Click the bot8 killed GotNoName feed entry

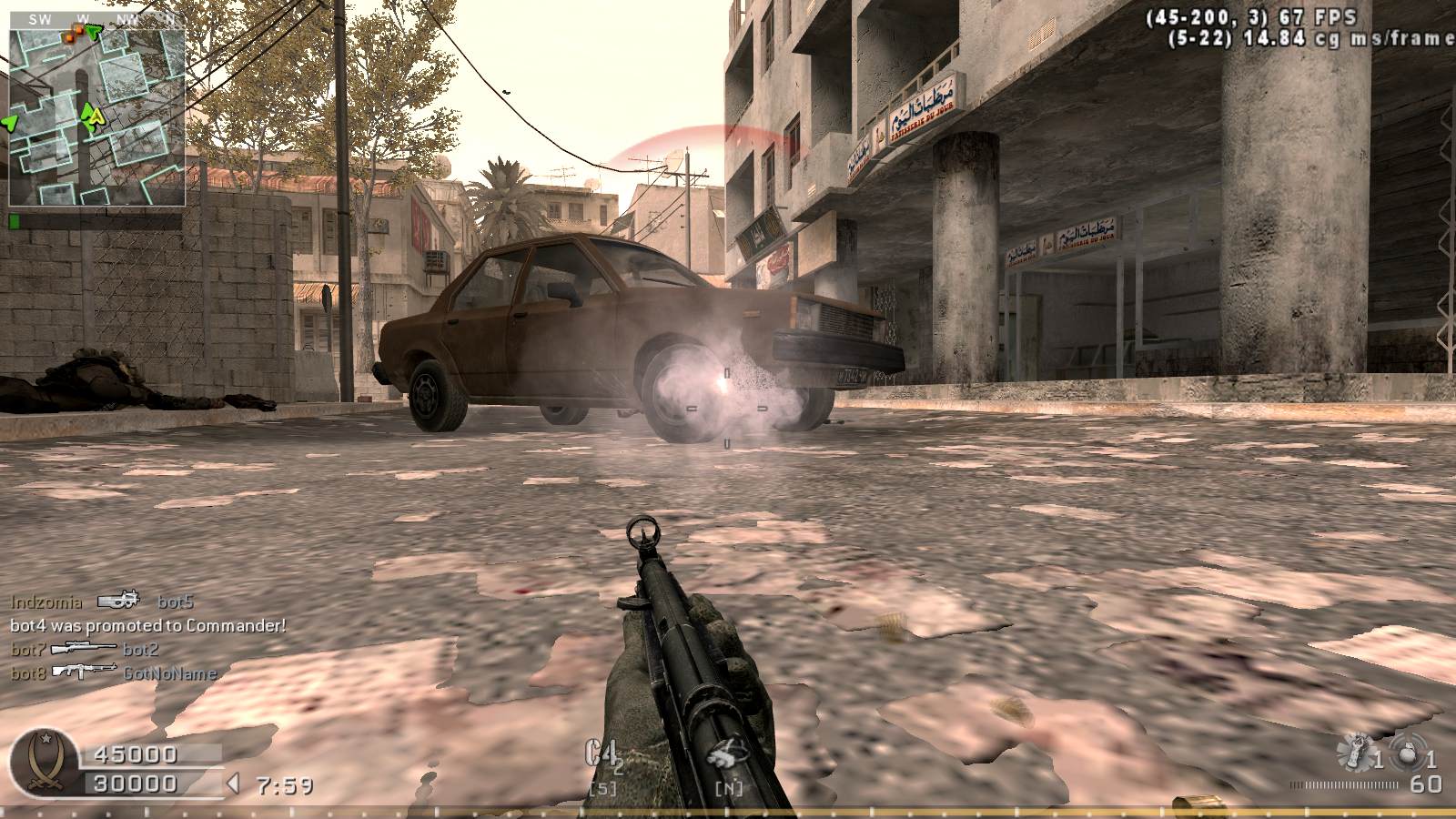pos(114,673)
